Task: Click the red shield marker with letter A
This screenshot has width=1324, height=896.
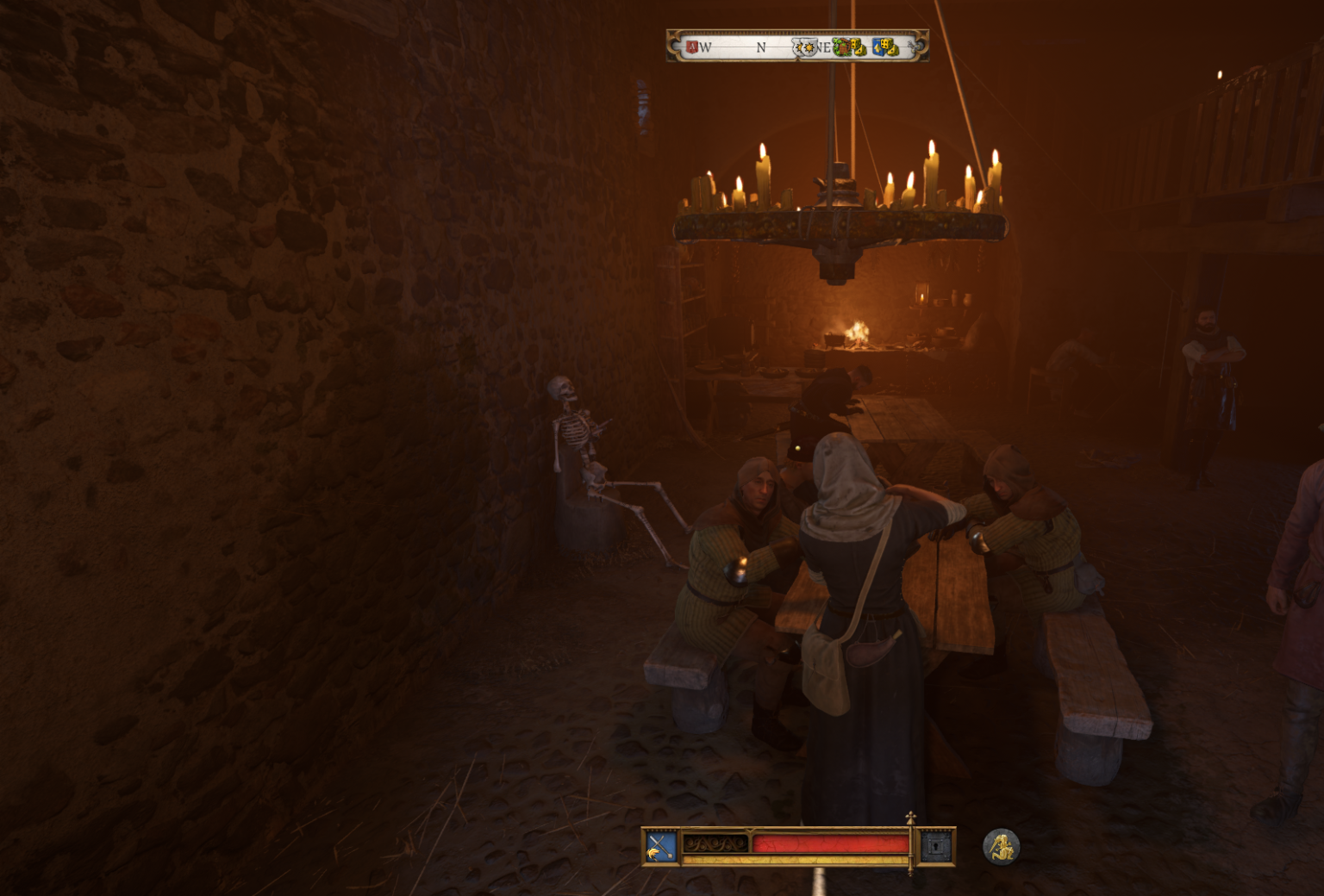Action: (x=691, y=46)
